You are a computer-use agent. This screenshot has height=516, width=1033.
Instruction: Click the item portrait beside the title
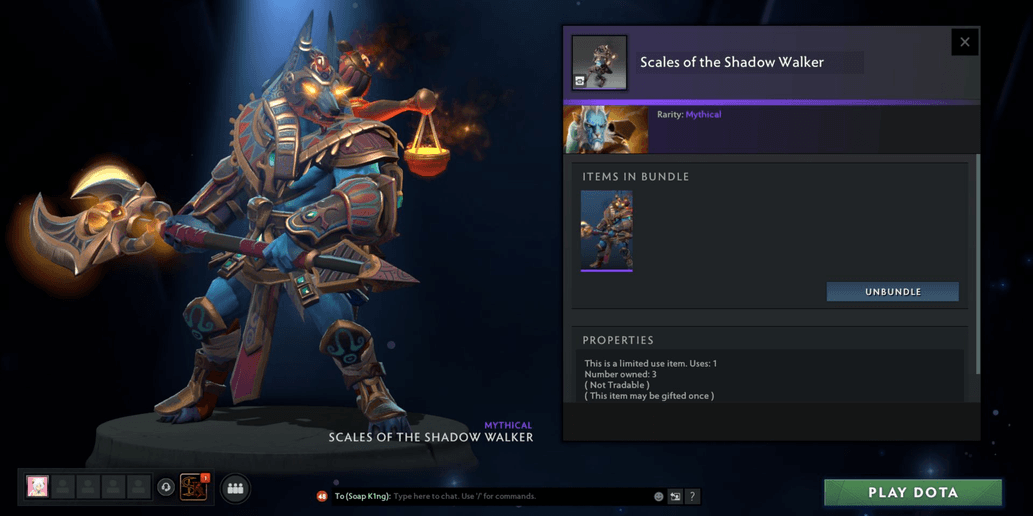tap(599, 63)
